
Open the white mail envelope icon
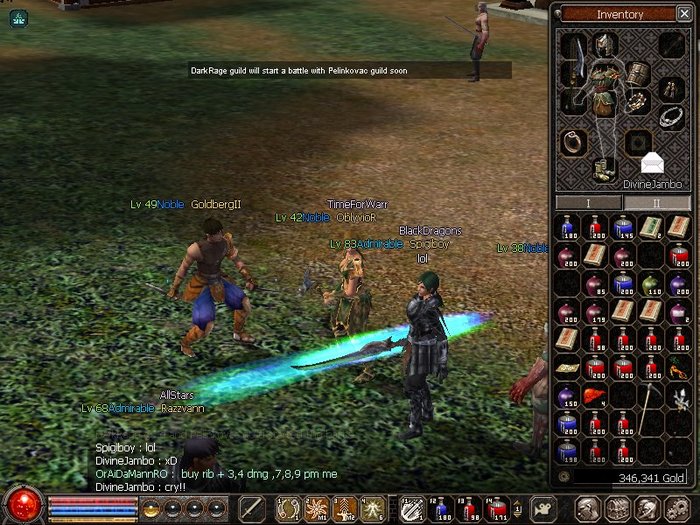coord(651,162)
